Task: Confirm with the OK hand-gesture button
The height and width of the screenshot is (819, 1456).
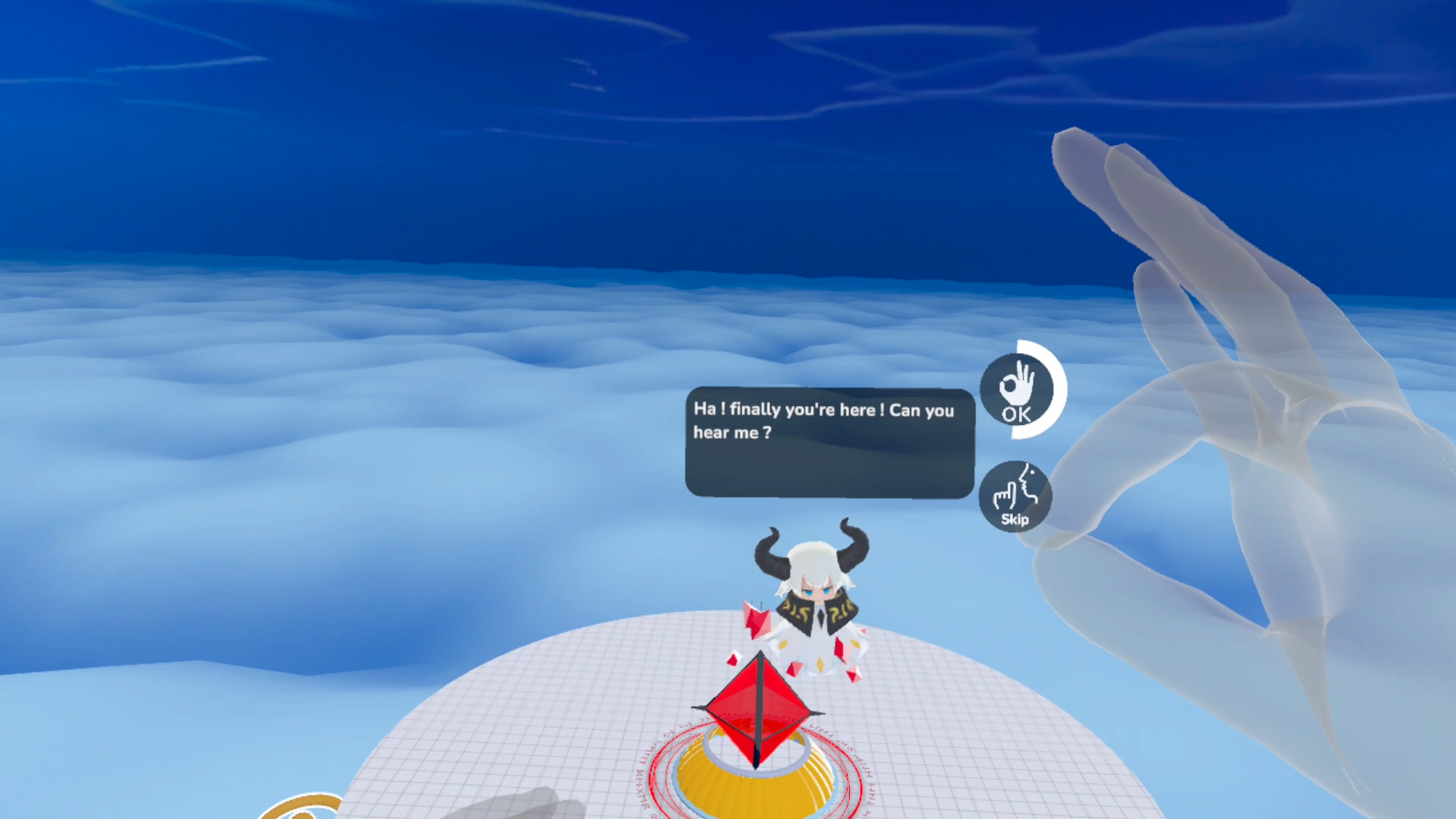Action: 1017,390
